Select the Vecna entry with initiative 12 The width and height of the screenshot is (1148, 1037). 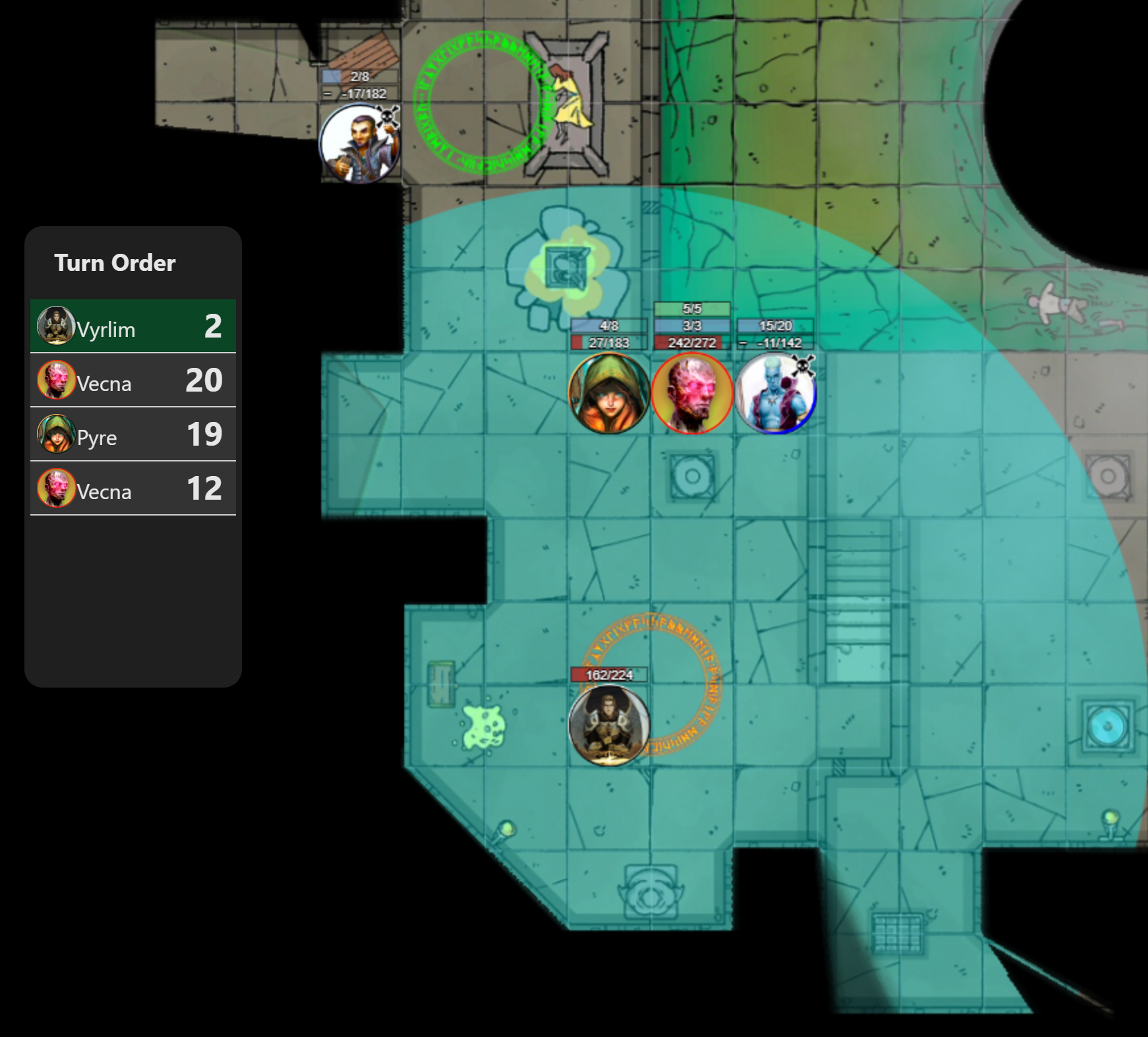(133, 489)
